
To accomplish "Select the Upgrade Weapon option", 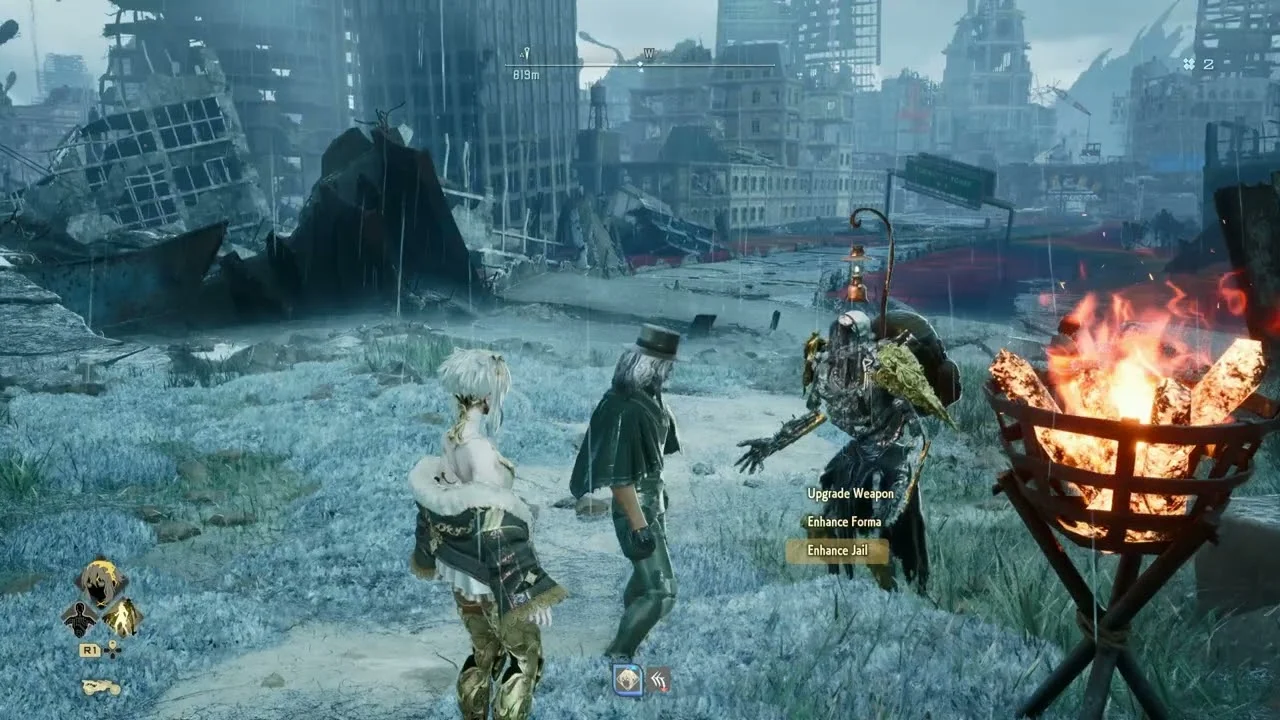I will (x=850, y=494).
